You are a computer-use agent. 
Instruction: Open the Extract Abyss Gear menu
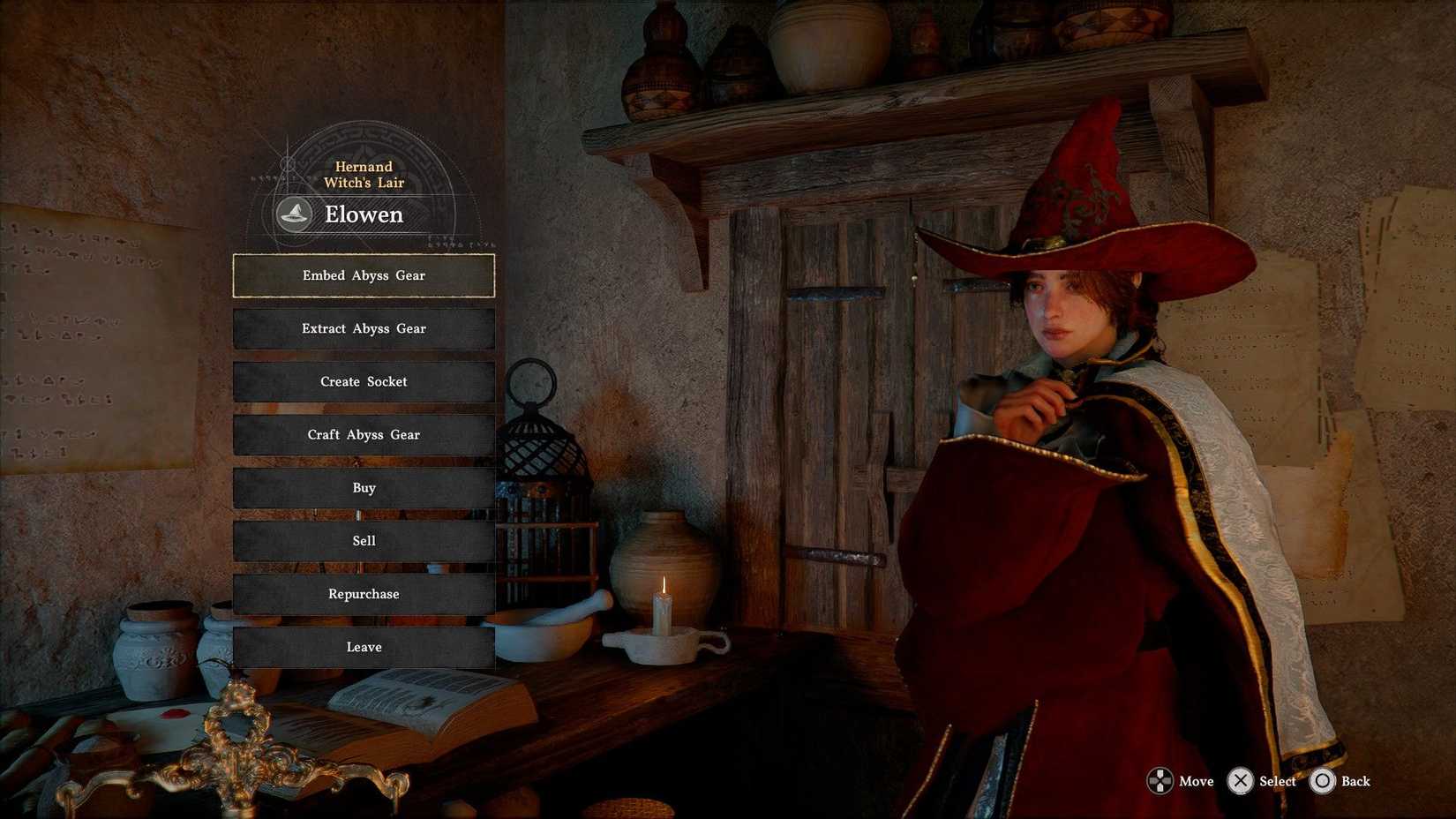(364, 328)
